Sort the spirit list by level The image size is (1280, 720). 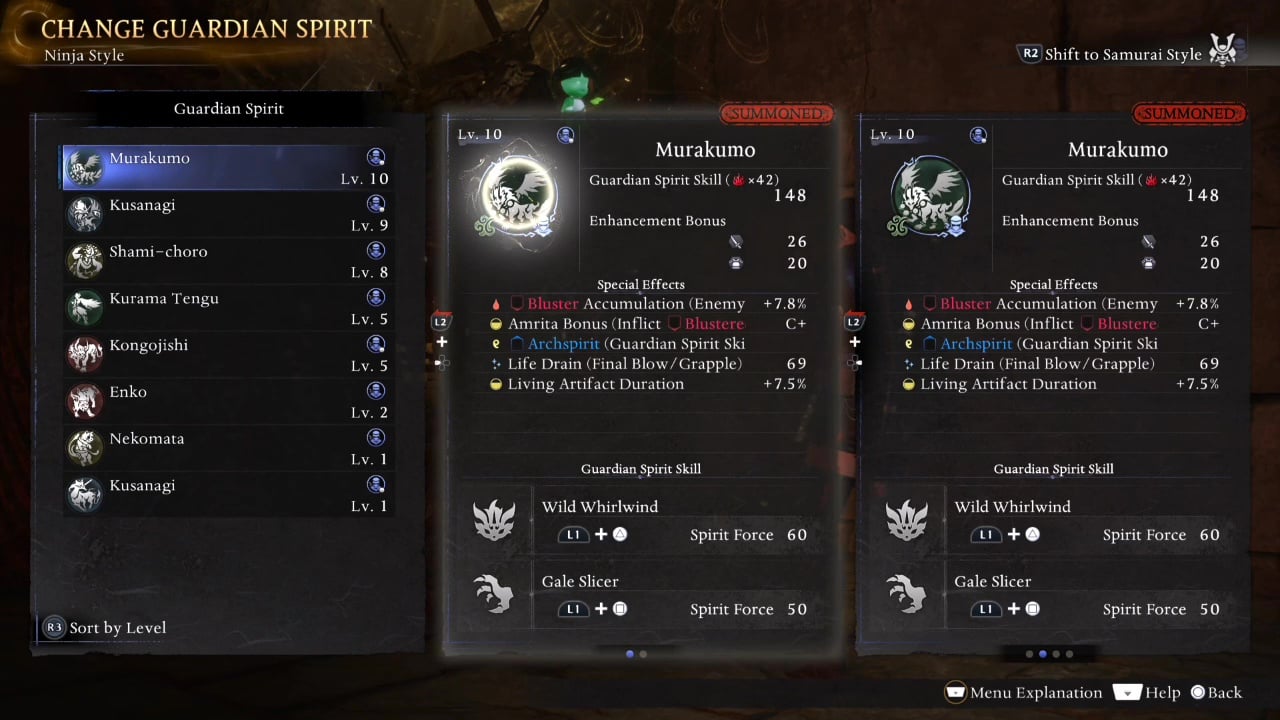105,628
